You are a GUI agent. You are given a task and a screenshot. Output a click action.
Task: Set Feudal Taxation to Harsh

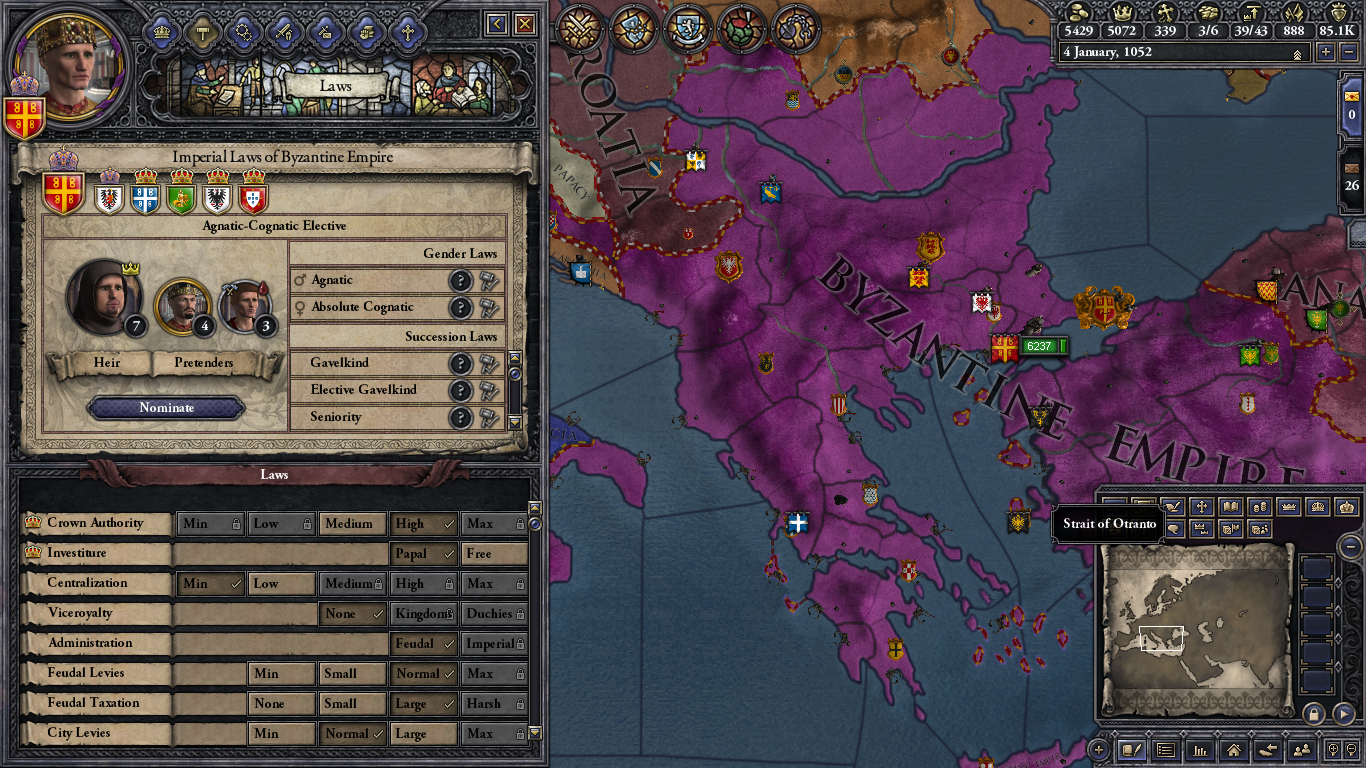pyautogui.click(x=494, y=704)
